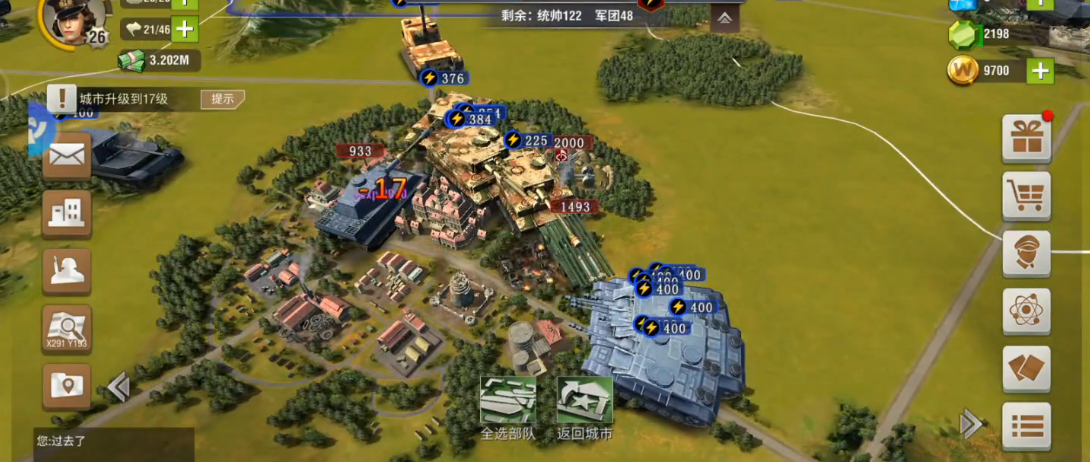Viewport: 1090px width, 462px height.
Task: Open the shopping cart store
Action: [1026, 195]
